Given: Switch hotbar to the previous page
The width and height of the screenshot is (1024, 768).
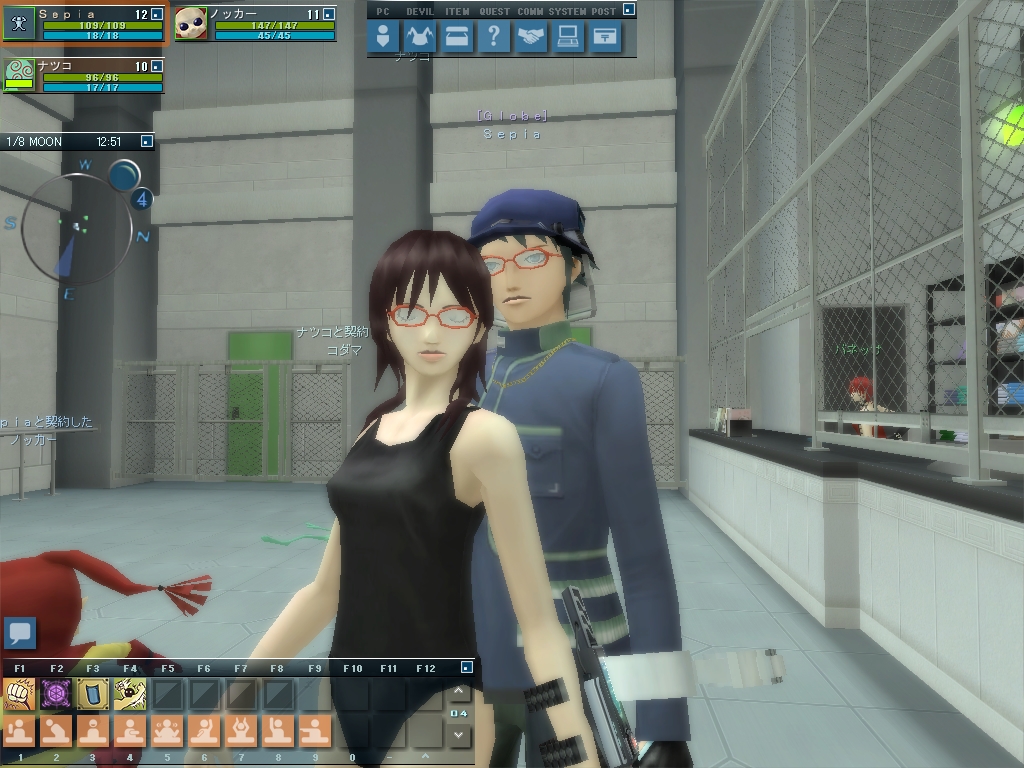Looking at the screenshot, I should [x=459, y=692].
